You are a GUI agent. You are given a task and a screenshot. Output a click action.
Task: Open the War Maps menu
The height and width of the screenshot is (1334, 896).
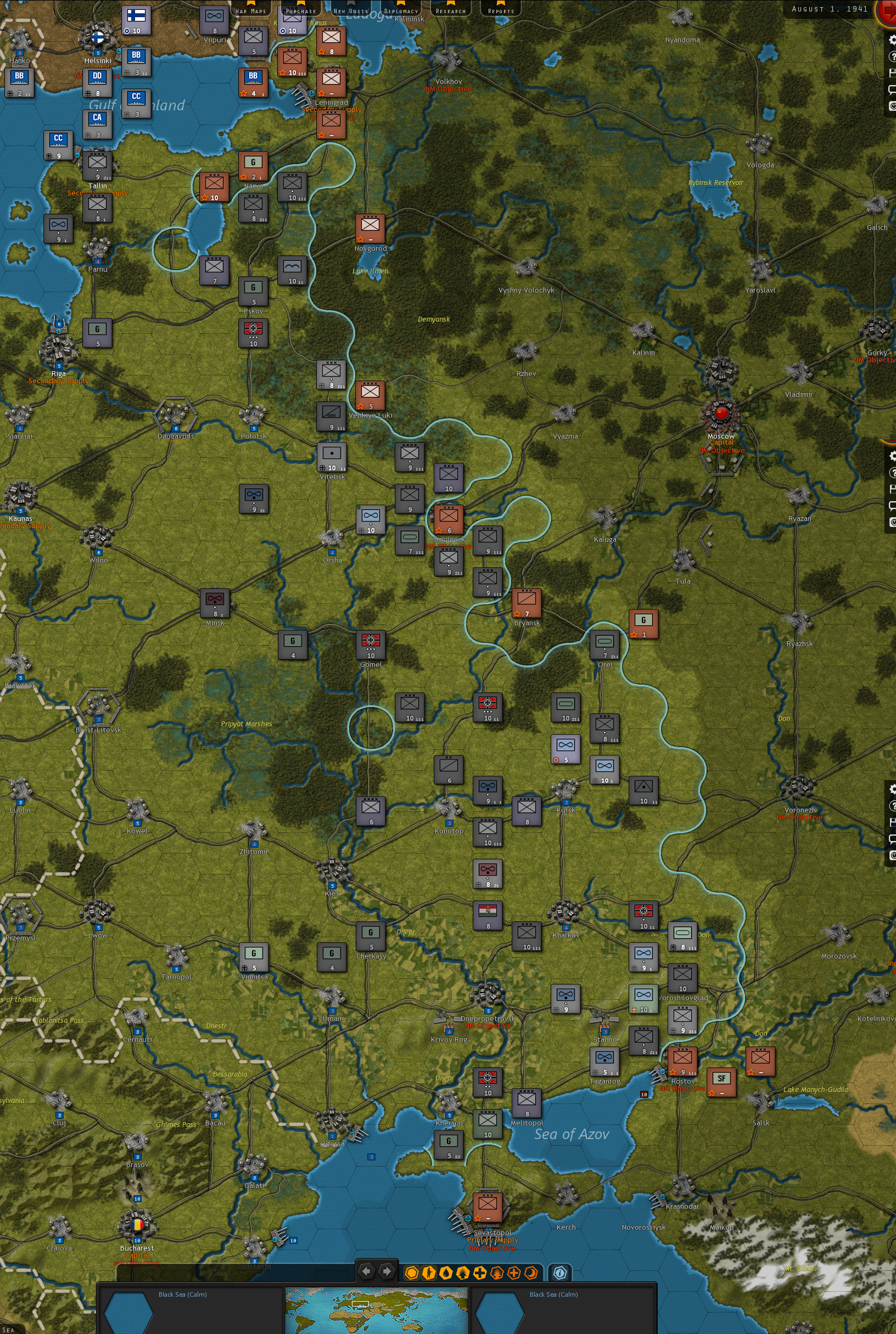tap(251, 10)
